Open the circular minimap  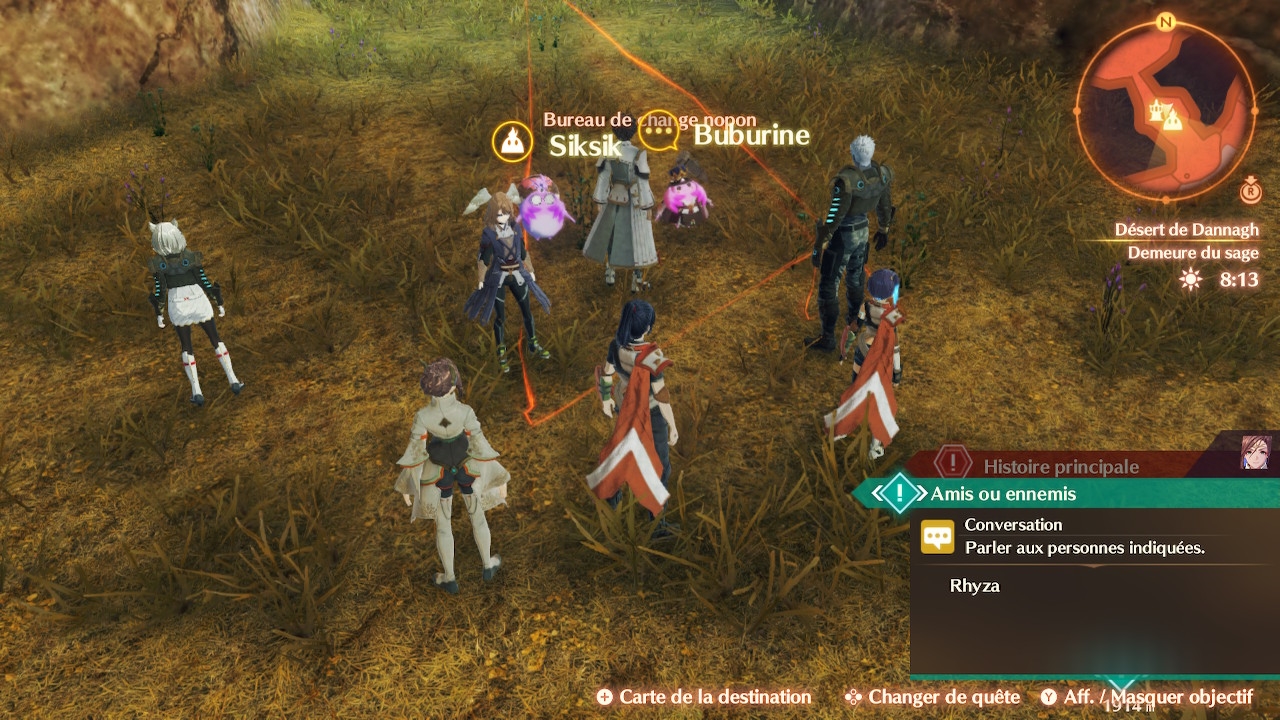pyautogui.click(x=1165, y=110)
